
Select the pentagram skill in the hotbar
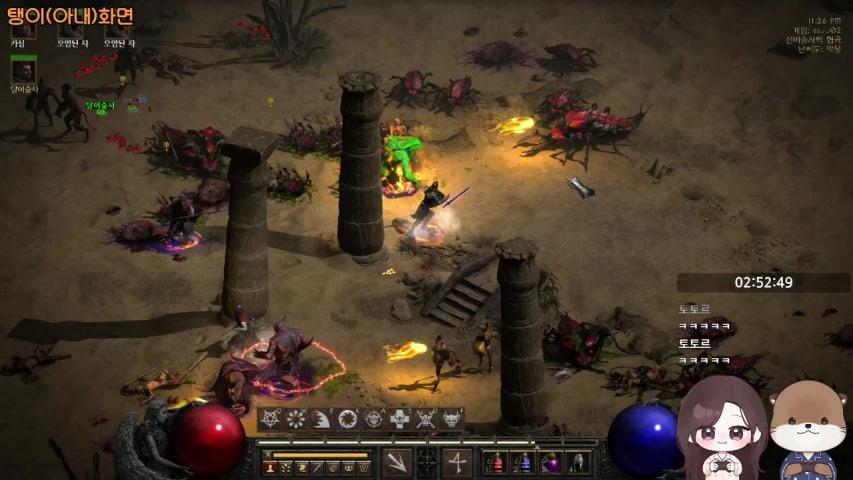(271, 419)
